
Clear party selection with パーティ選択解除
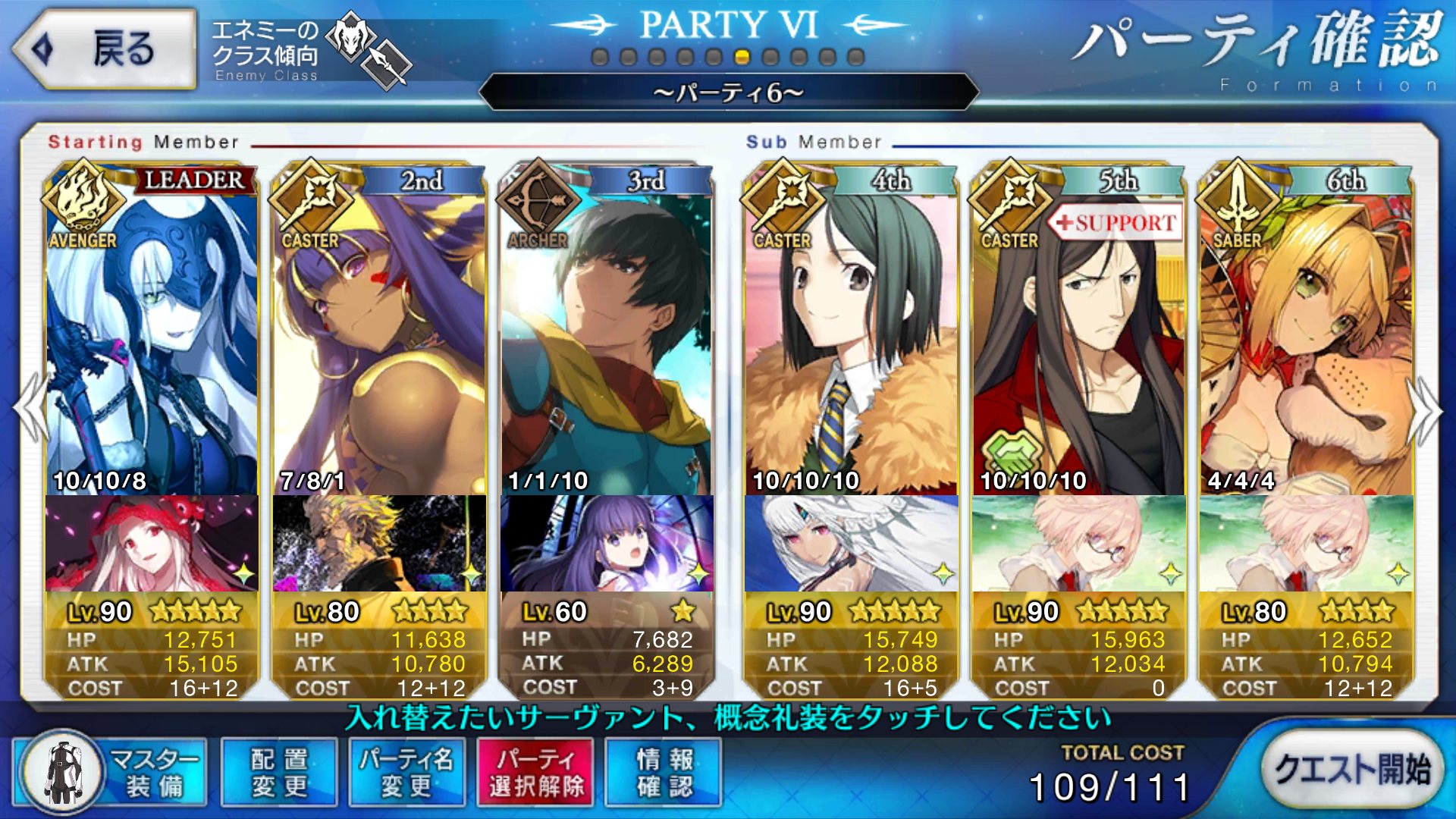[x=535, y=773]
